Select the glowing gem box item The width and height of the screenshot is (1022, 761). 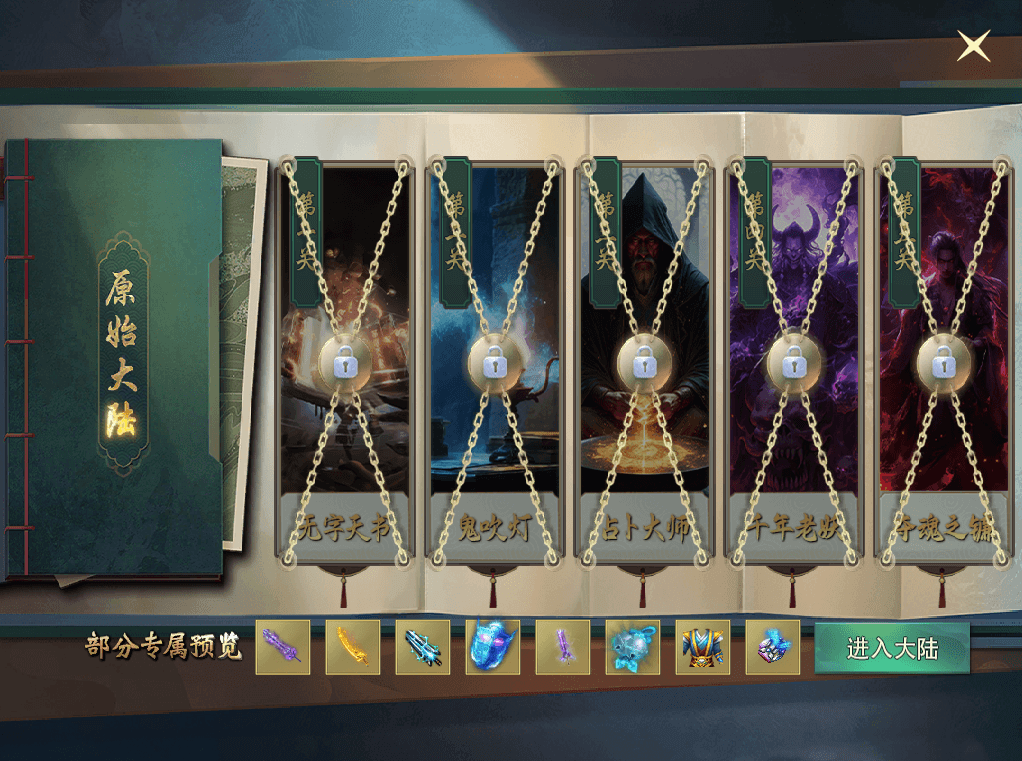pos(773,648)
